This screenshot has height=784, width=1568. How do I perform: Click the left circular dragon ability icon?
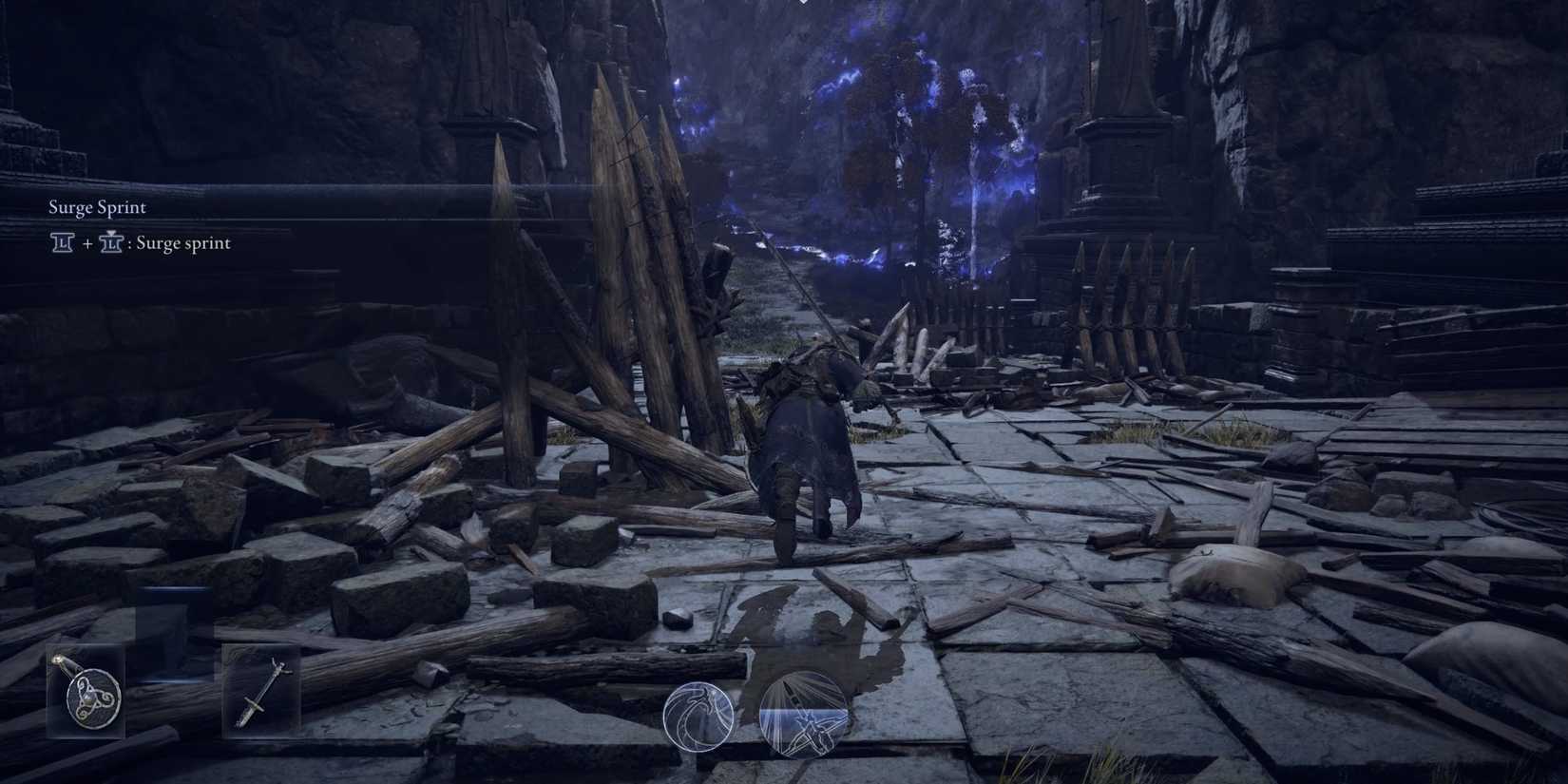pyautogui.click(x=700, y=714)
